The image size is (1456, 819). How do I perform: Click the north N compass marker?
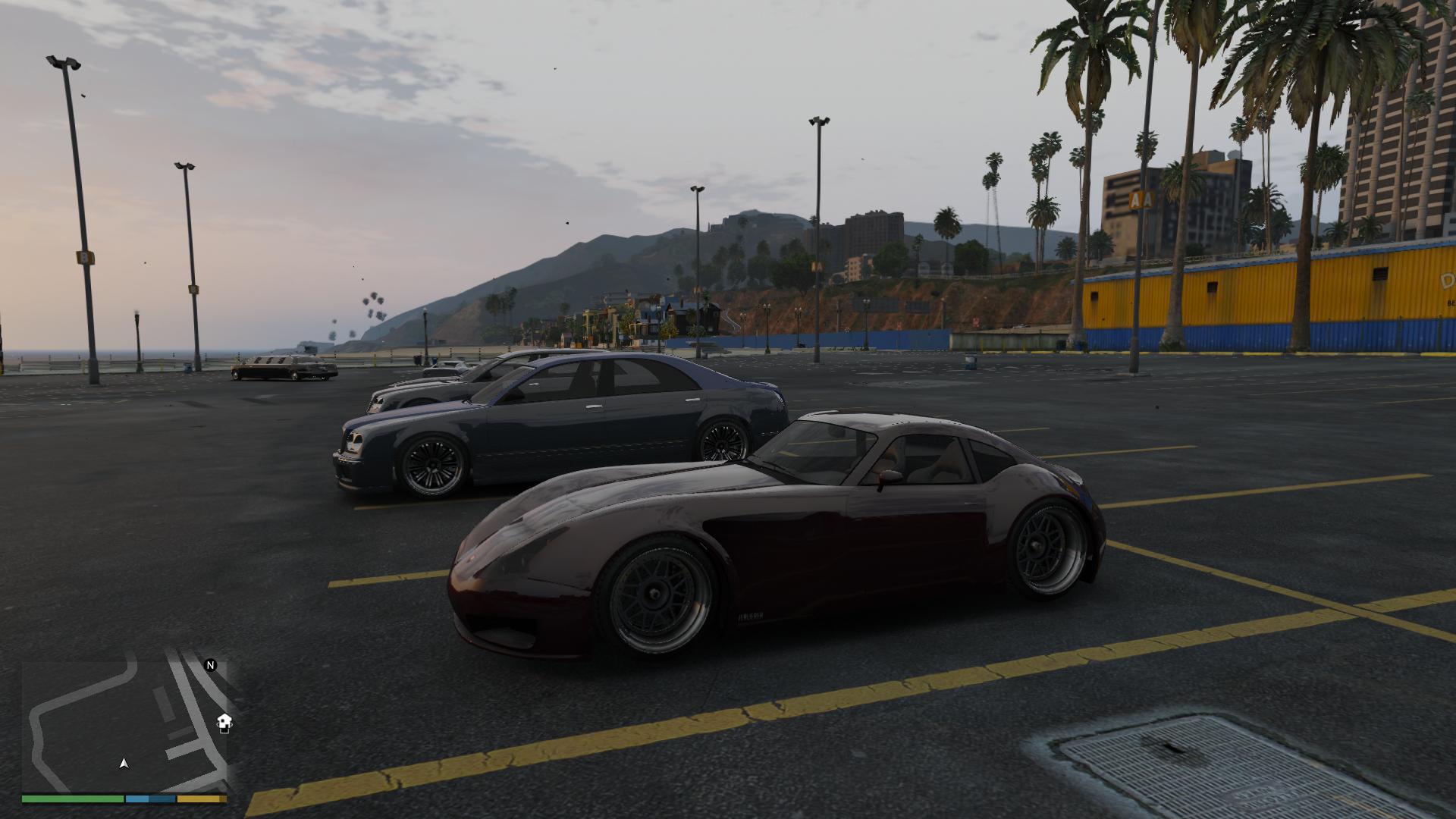coord(211,665)
